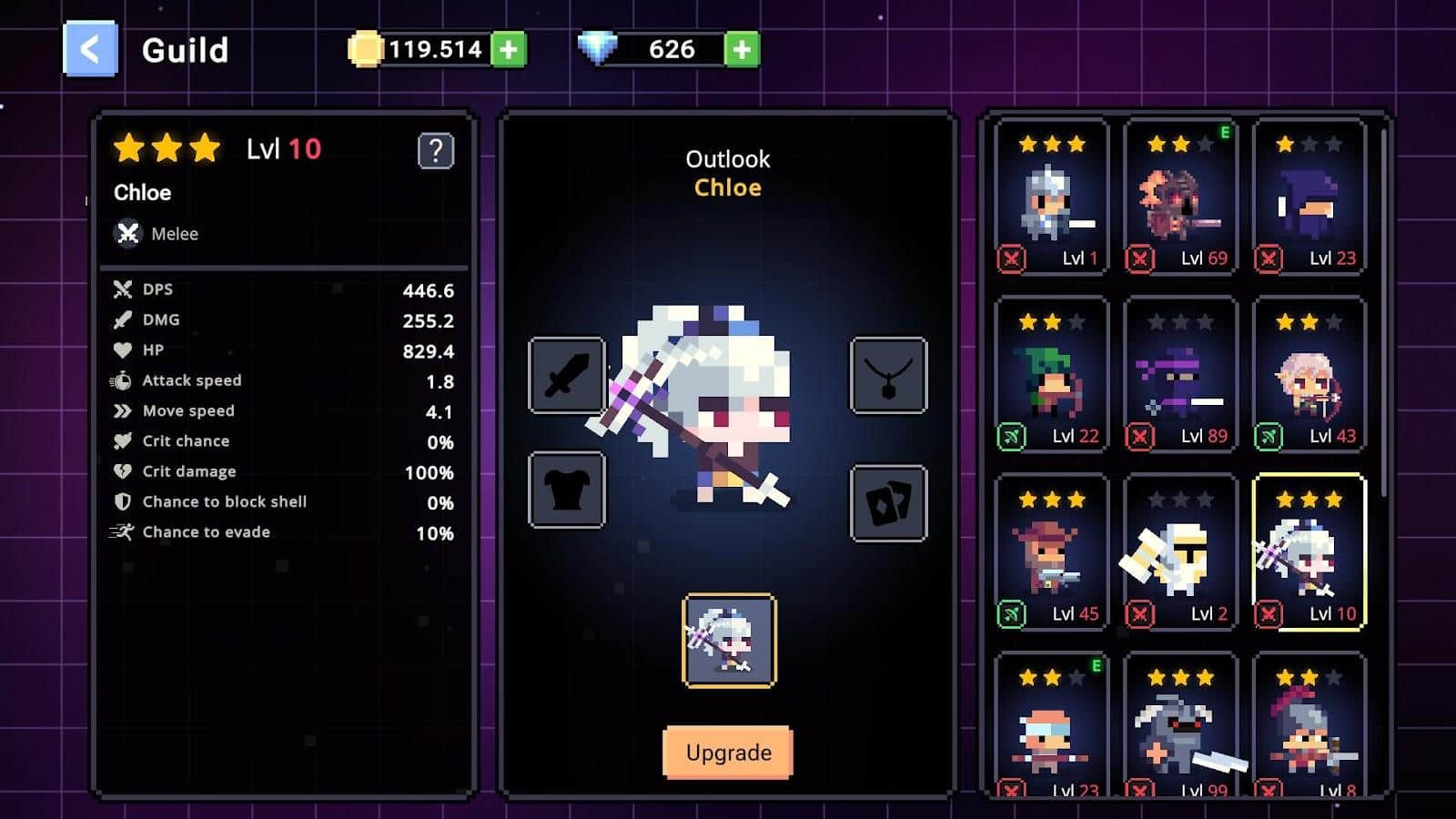Upgrade Chloe with the Upgrade button
The height and width of the screenshot is (819, 1456).
click(x=728, y=753)
